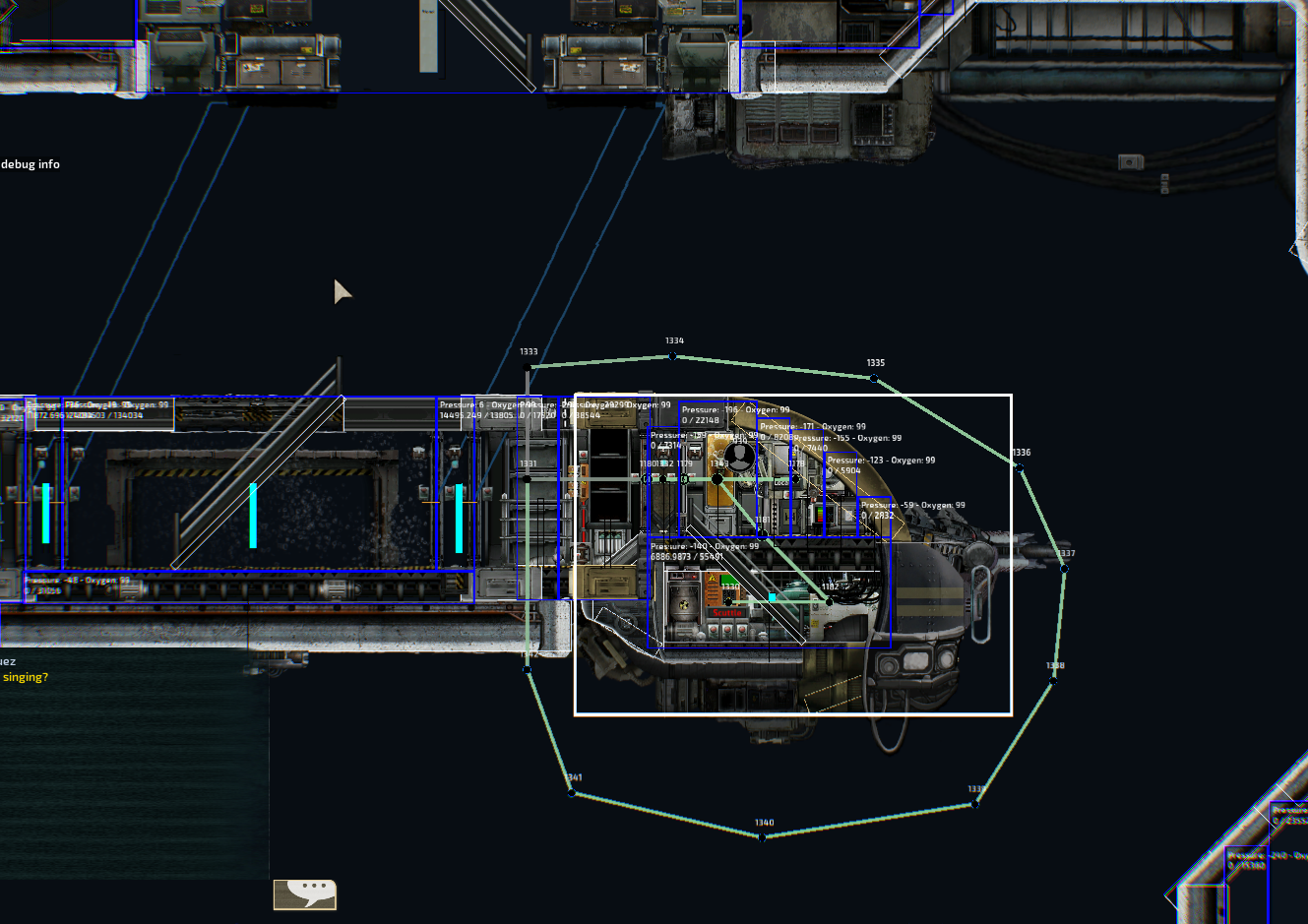The width and height of the screenshot is (1308, 924).
Task: Select waypoint node 1182 inside the engine compartment
Action: pyautogui.click(x=828, y=602)
